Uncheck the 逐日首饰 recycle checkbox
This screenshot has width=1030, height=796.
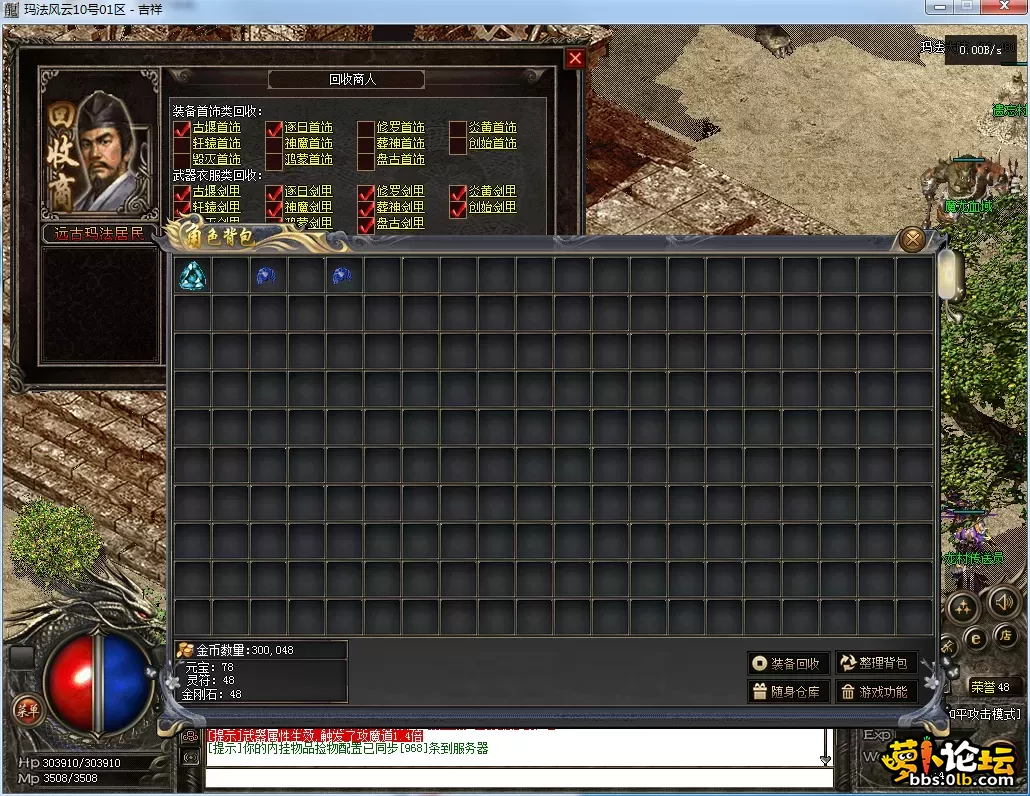point(274,128)
